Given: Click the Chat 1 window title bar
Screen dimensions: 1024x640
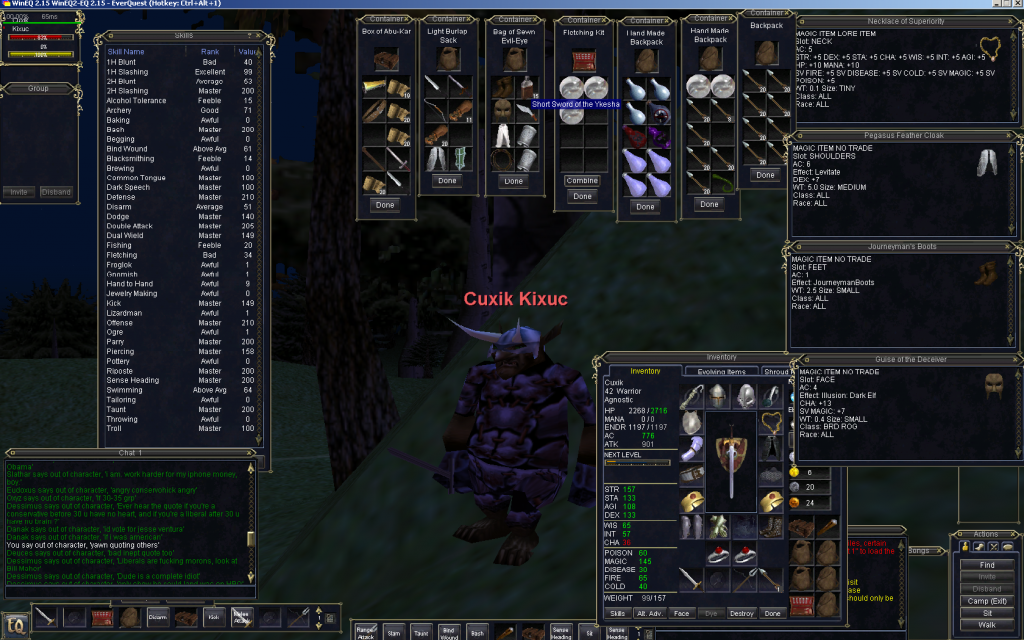Looking at the screenshot, I should [131, 453].
